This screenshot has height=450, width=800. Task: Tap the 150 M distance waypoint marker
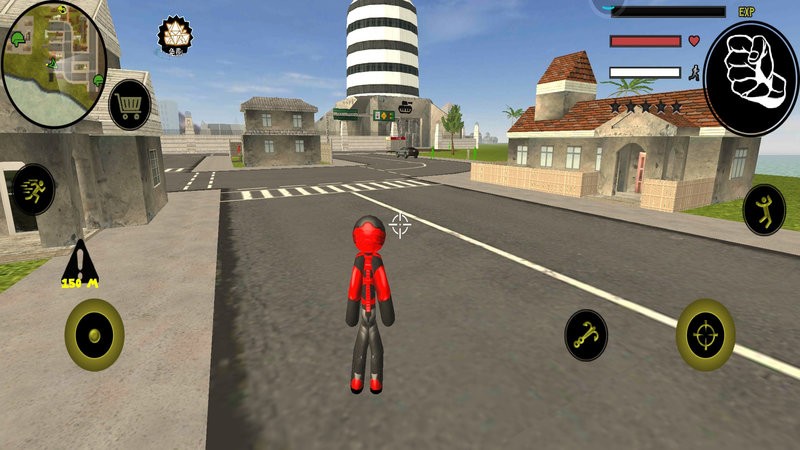76,266
